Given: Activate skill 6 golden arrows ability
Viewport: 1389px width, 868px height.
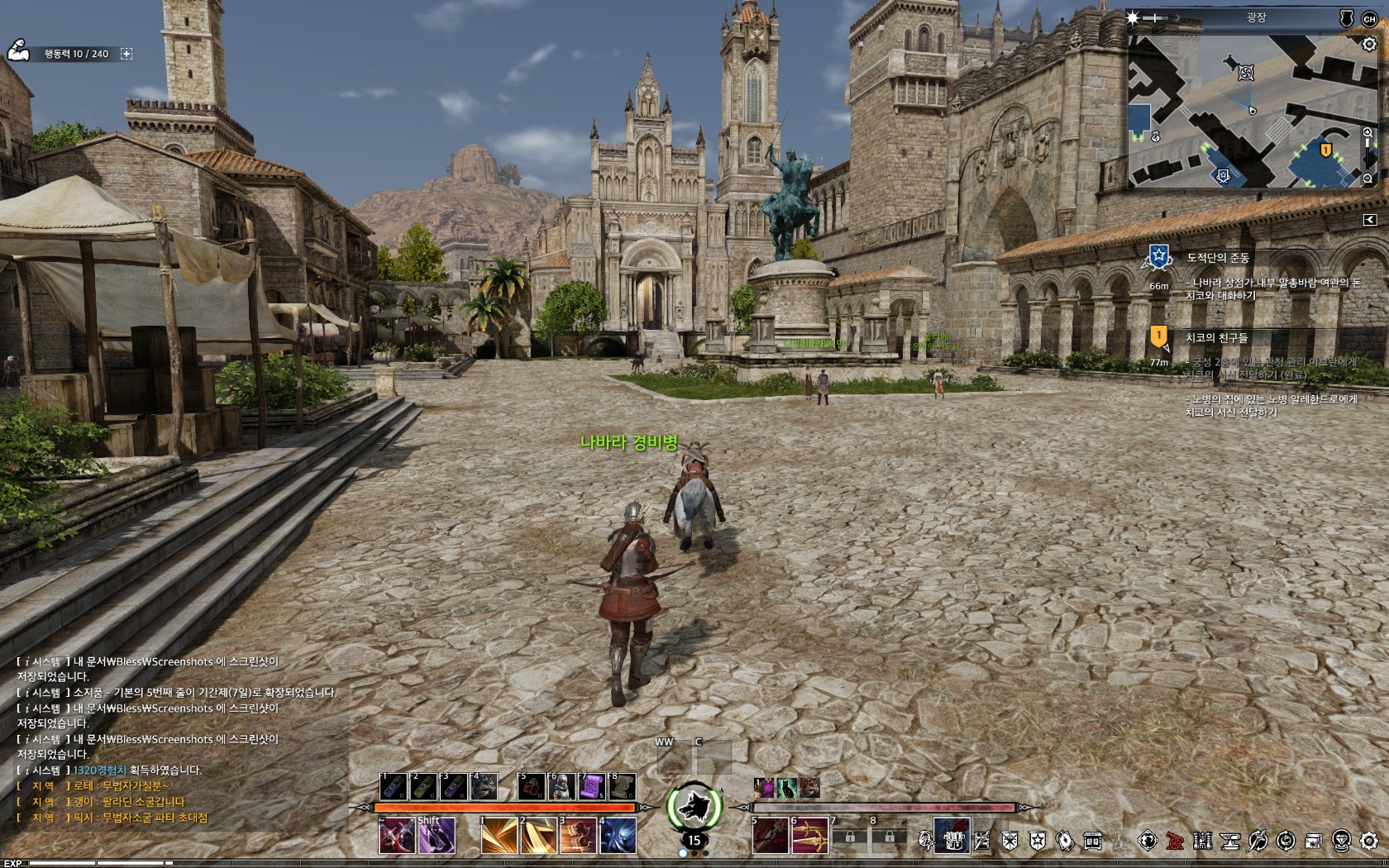Looking at the screenshot, I should pos(809,836).
